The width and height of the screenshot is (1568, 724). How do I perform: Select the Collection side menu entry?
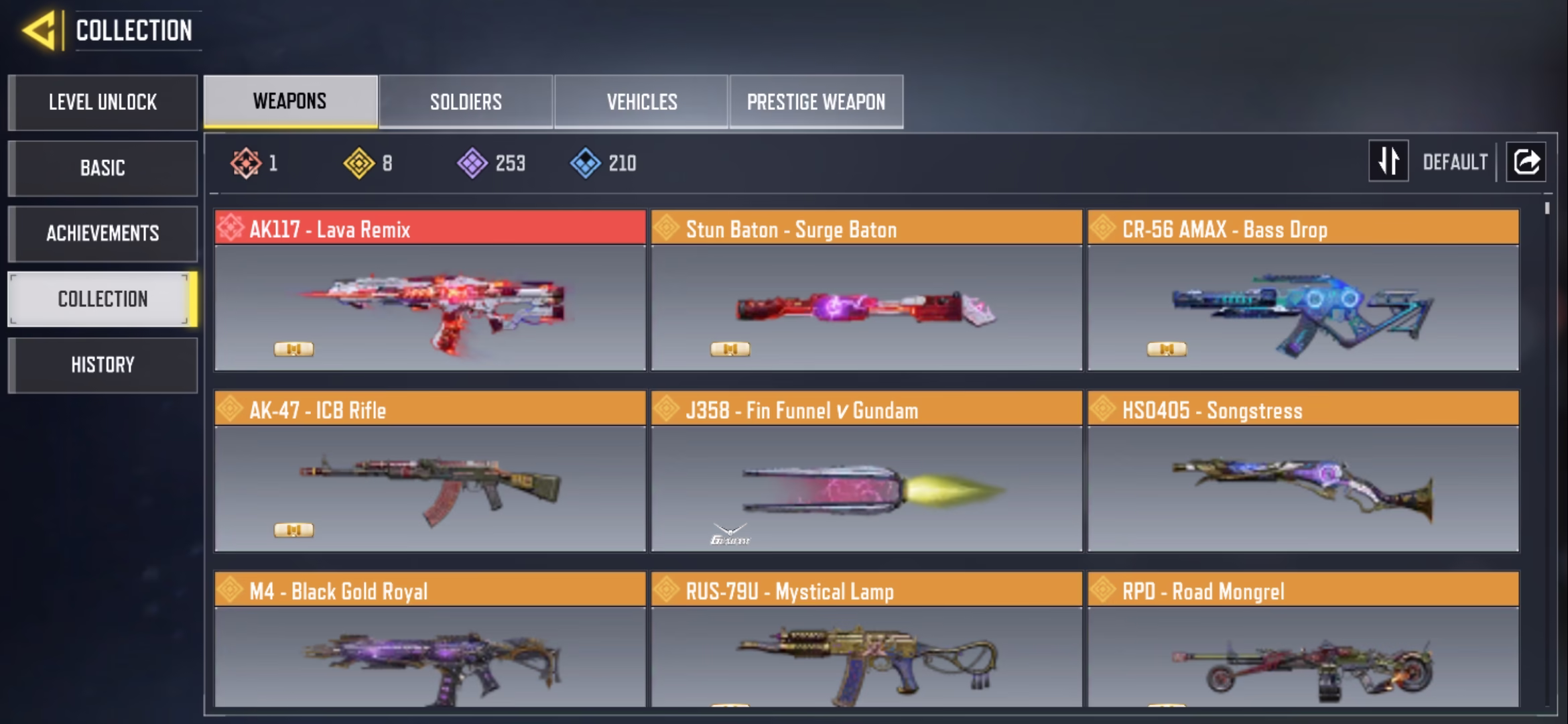pyautogui.click(x=103, y=299)
